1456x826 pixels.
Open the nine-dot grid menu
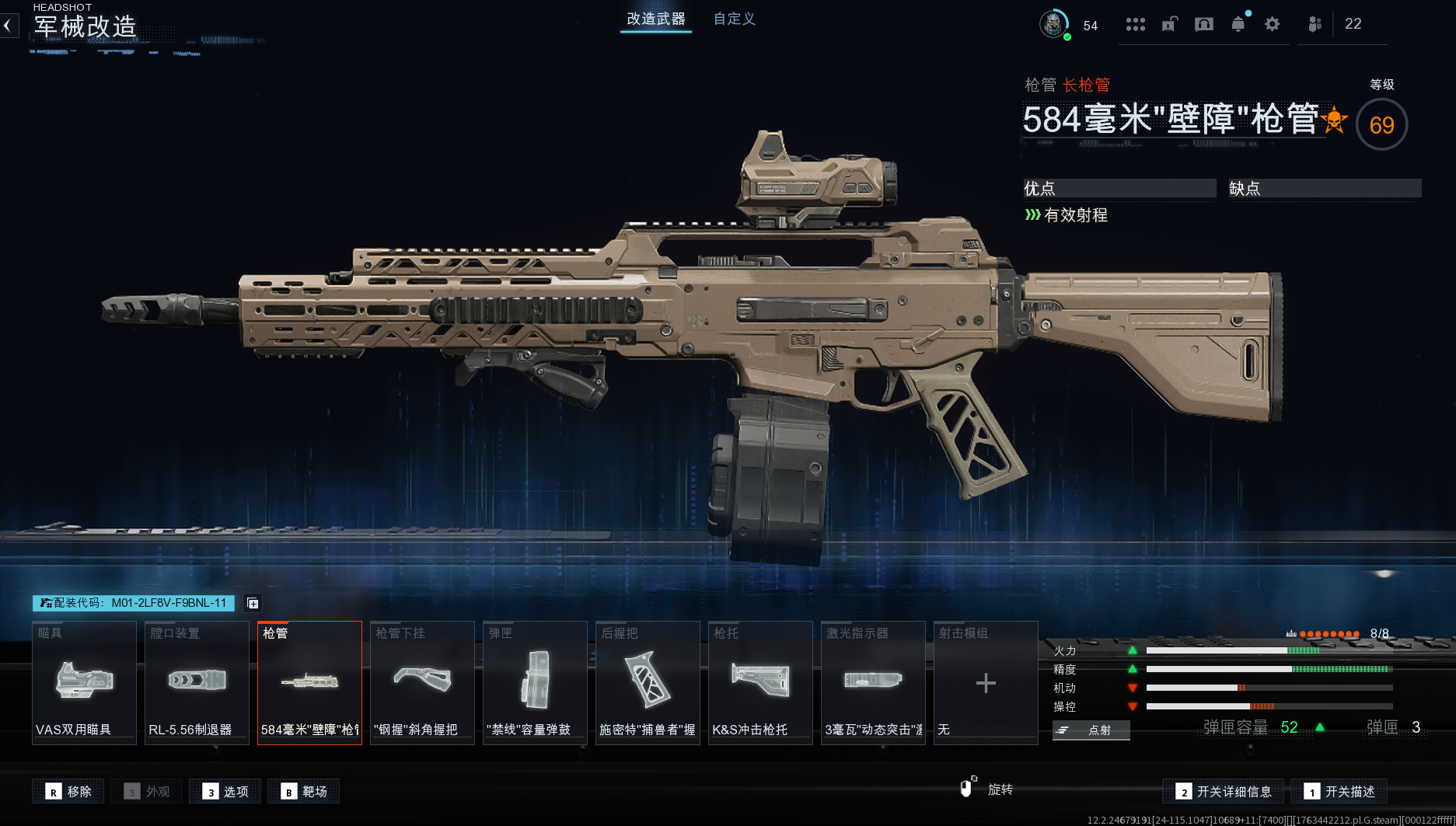(x=1135, y=24)
